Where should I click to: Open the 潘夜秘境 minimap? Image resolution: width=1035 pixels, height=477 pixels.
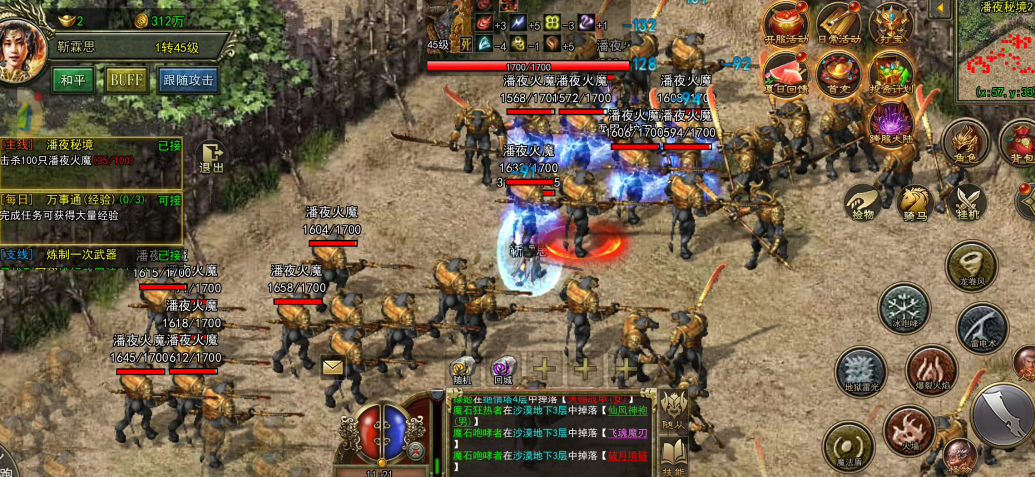(x=994, y=50)
